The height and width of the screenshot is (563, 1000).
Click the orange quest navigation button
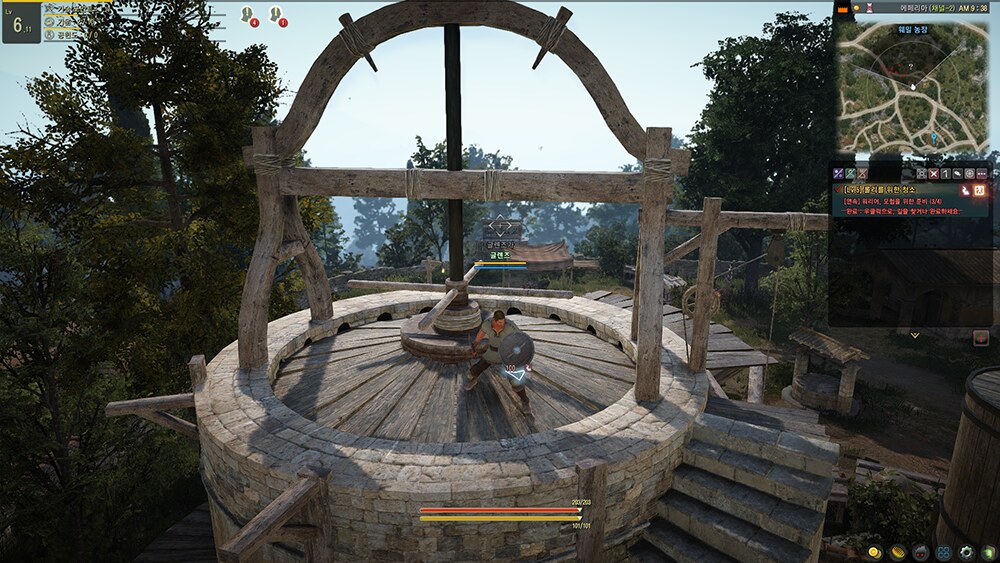[980, 189]
